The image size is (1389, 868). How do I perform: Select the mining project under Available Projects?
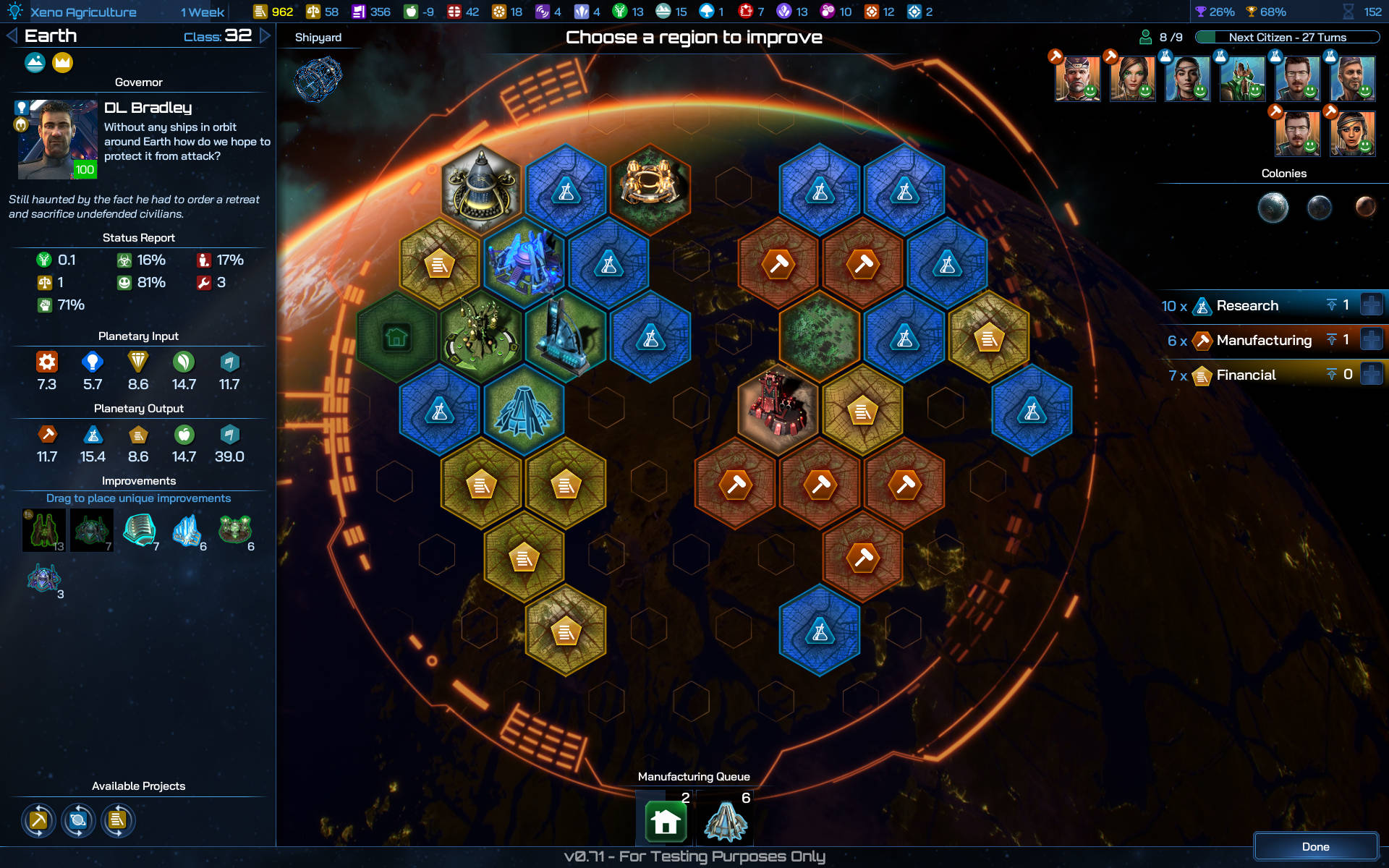tap(39, 821)
